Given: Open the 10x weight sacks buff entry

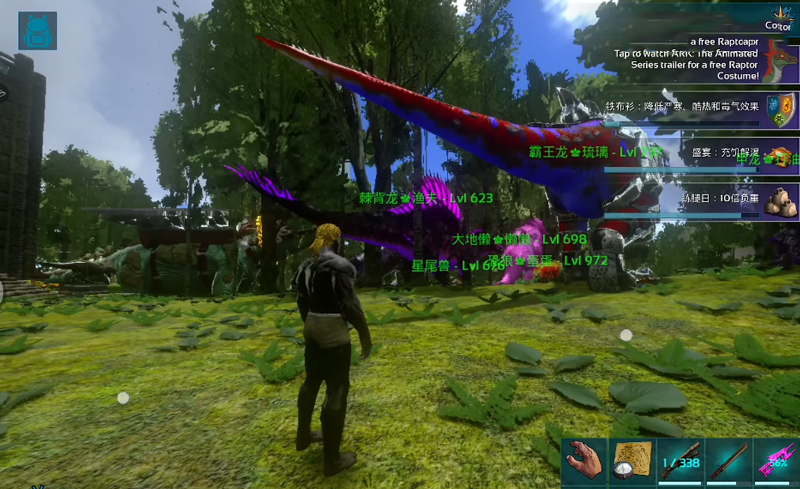Looking at the screenshot, I should click(781, 200).
